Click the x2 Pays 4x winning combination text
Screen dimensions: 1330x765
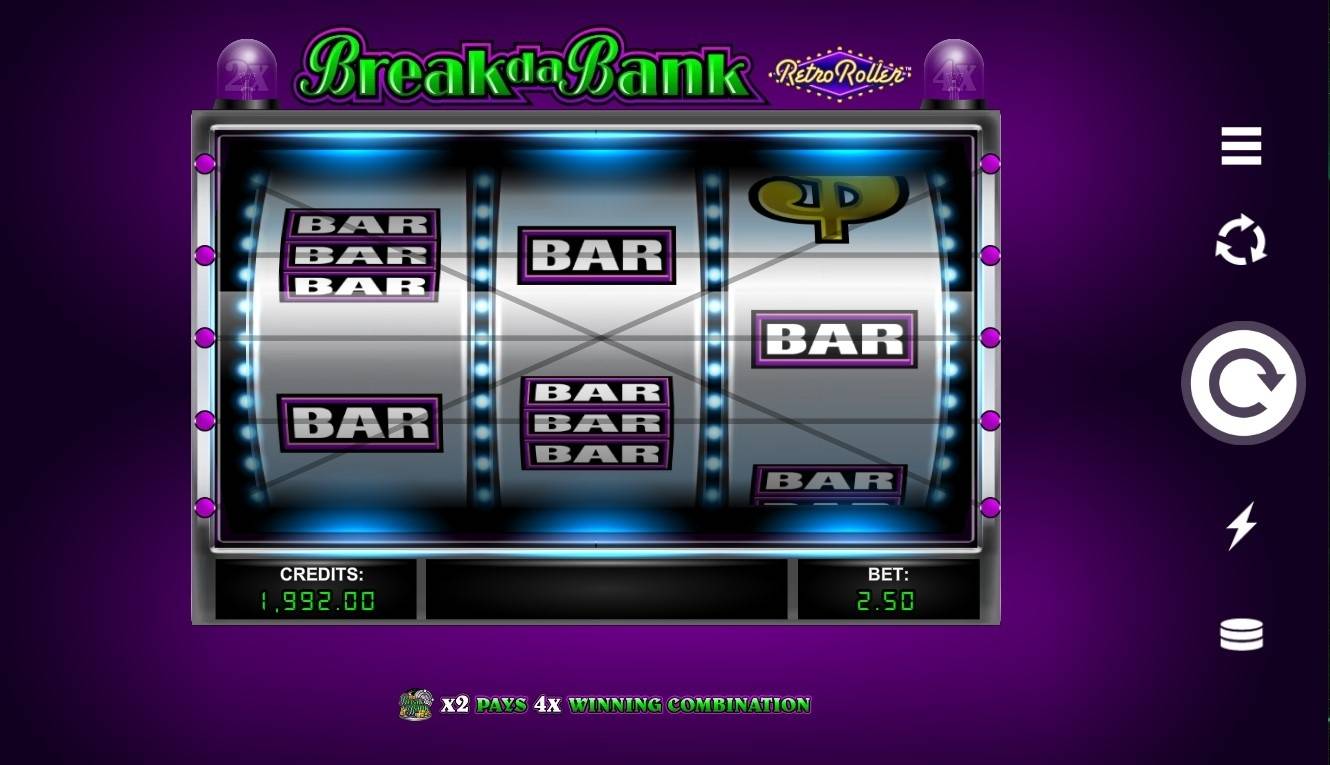point(625,704)
